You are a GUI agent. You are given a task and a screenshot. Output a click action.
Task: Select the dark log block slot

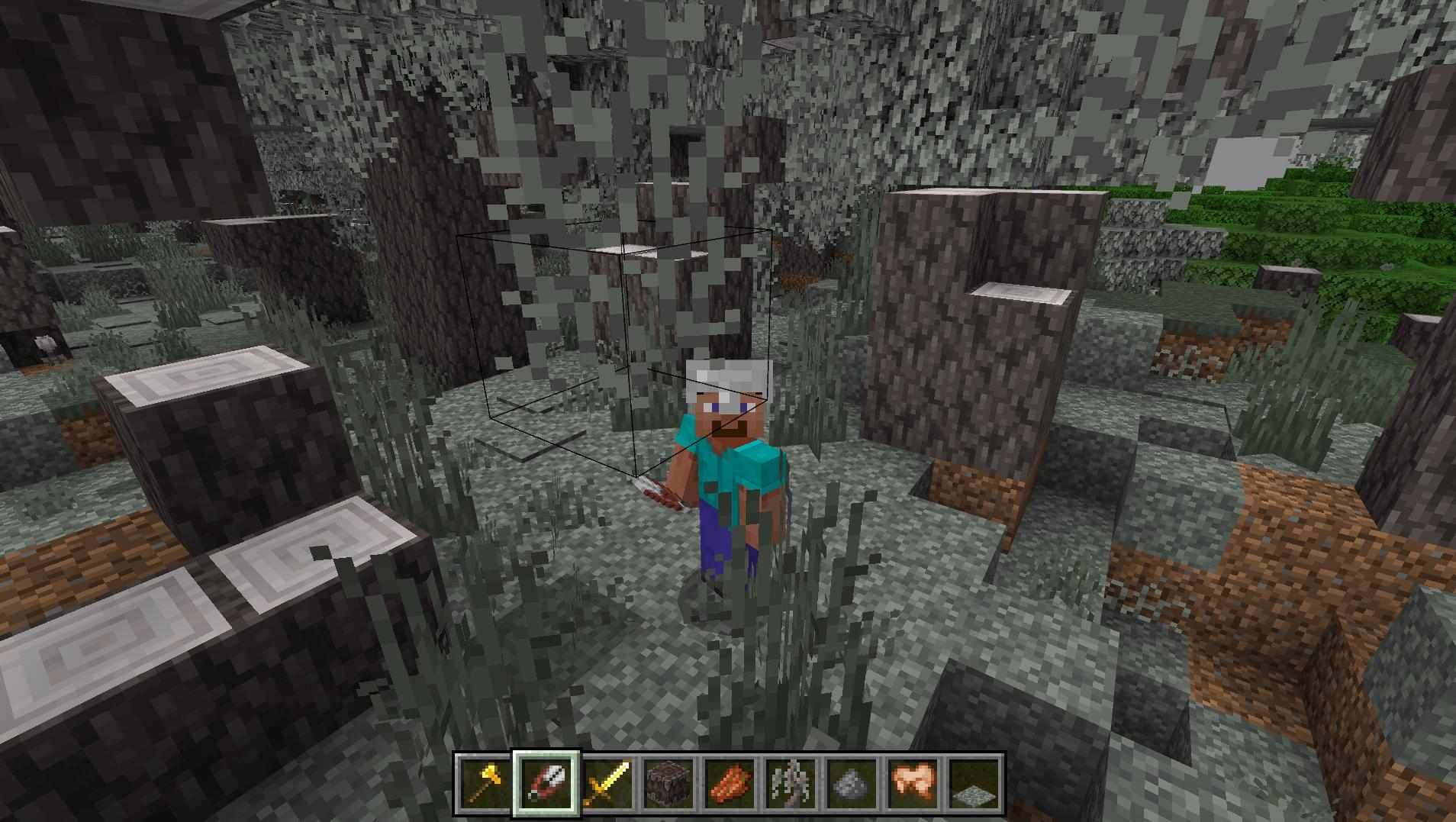pos(668,783)
